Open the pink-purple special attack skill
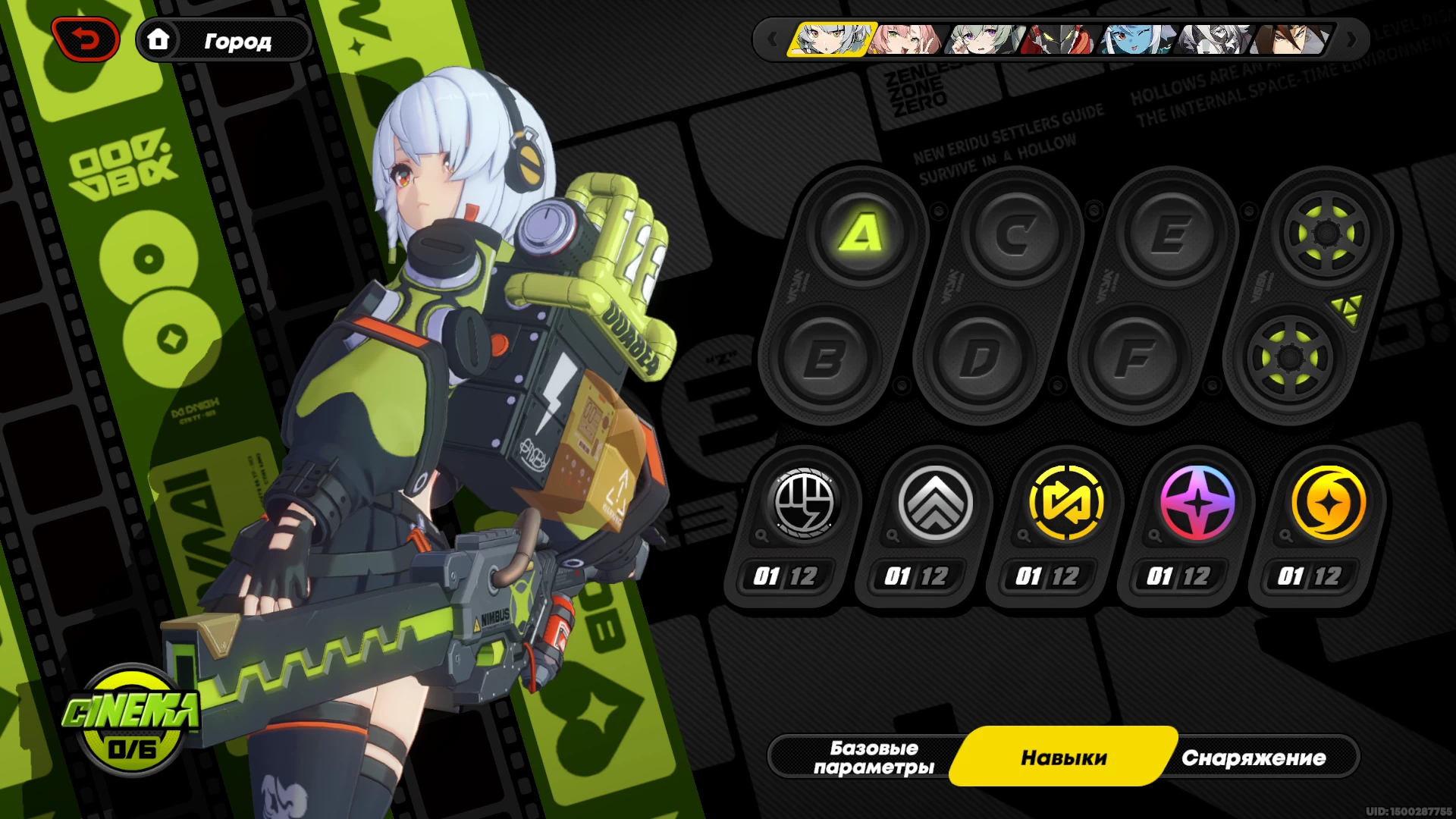 click(x=1197, y=503)
